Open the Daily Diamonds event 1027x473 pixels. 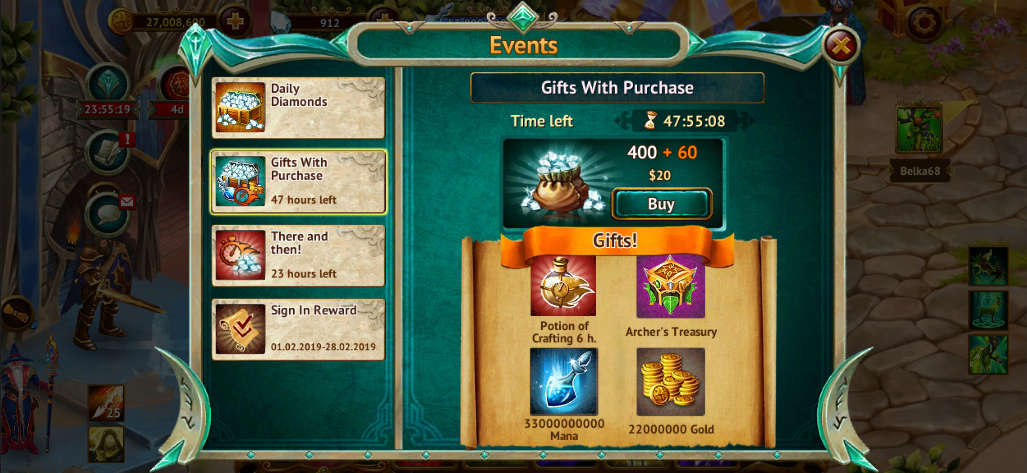coord(298,108)
